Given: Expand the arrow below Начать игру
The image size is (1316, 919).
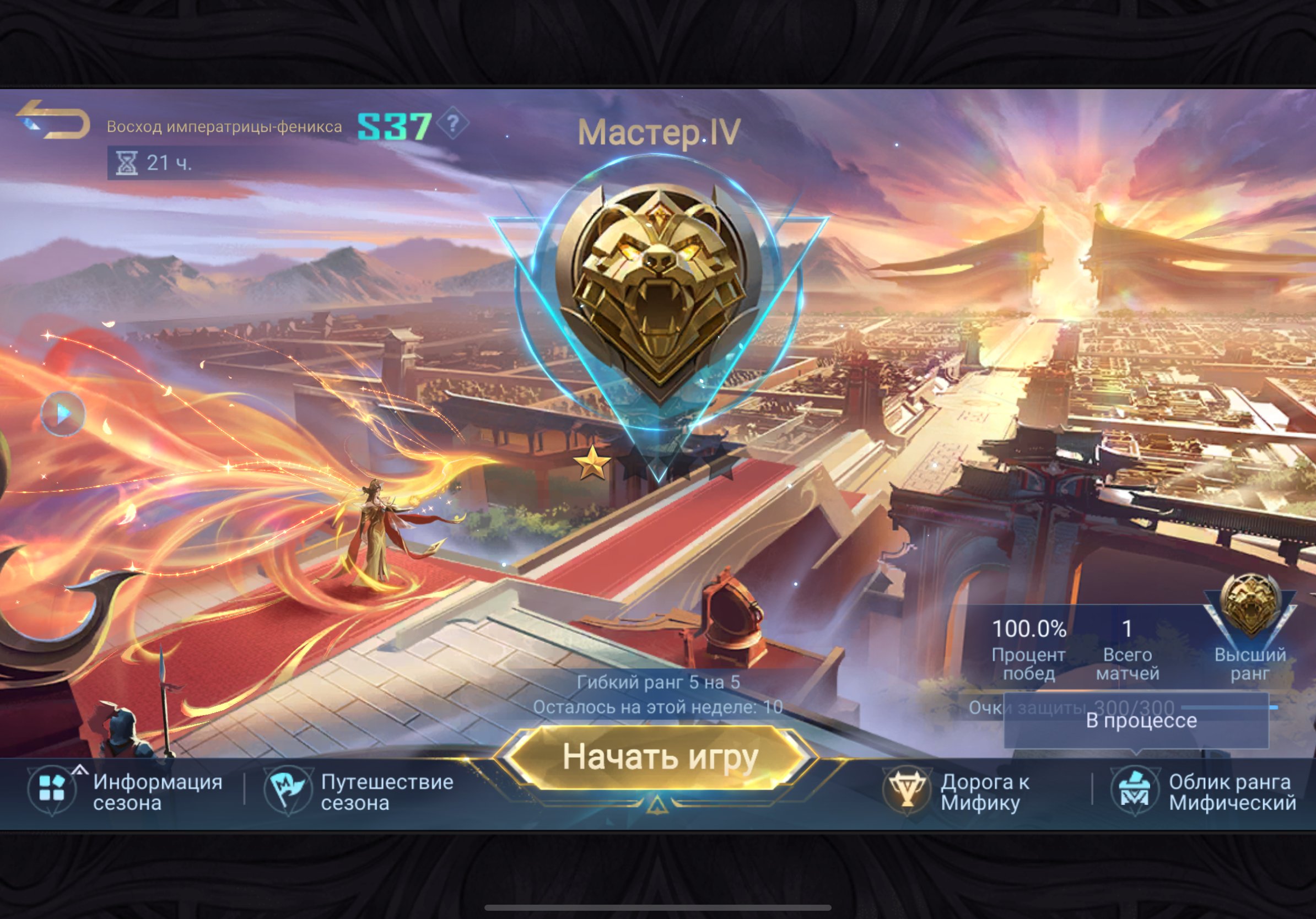Looking at the screenshot, I should pyautogui.click(x=657, y=806).
